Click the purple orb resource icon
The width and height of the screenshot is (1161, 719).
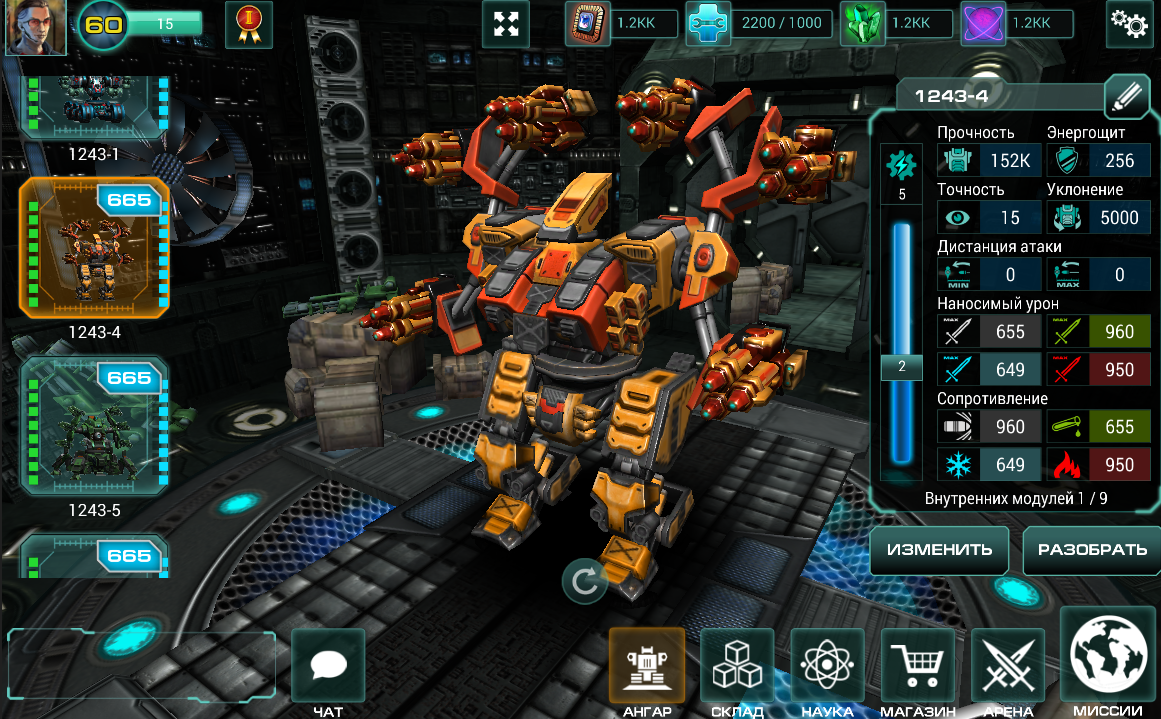(x=982, y=25)
